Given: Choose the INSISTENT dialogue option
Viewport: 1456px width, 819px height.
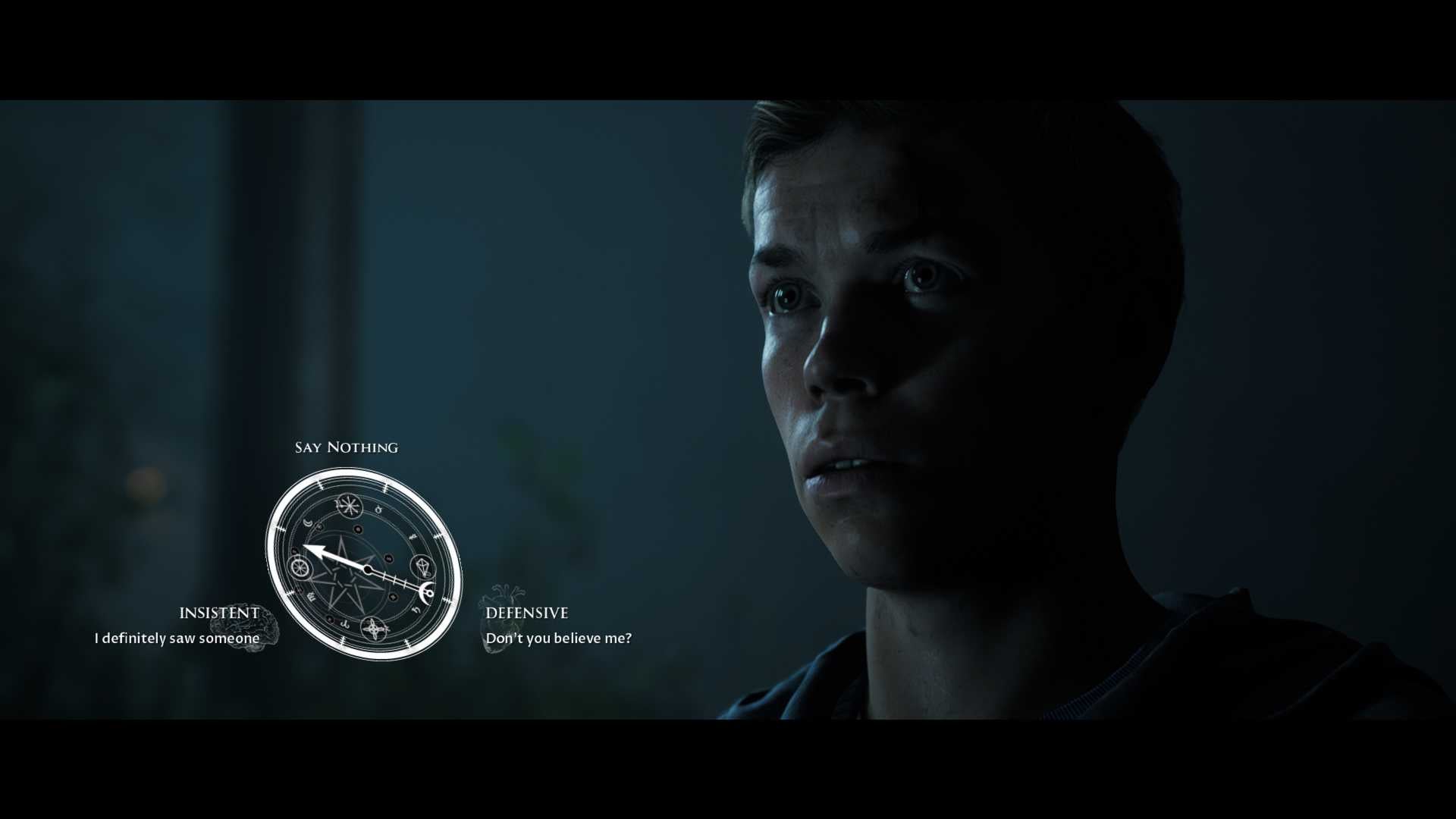Looking at the screenshot, I should [x=219, y=612].
